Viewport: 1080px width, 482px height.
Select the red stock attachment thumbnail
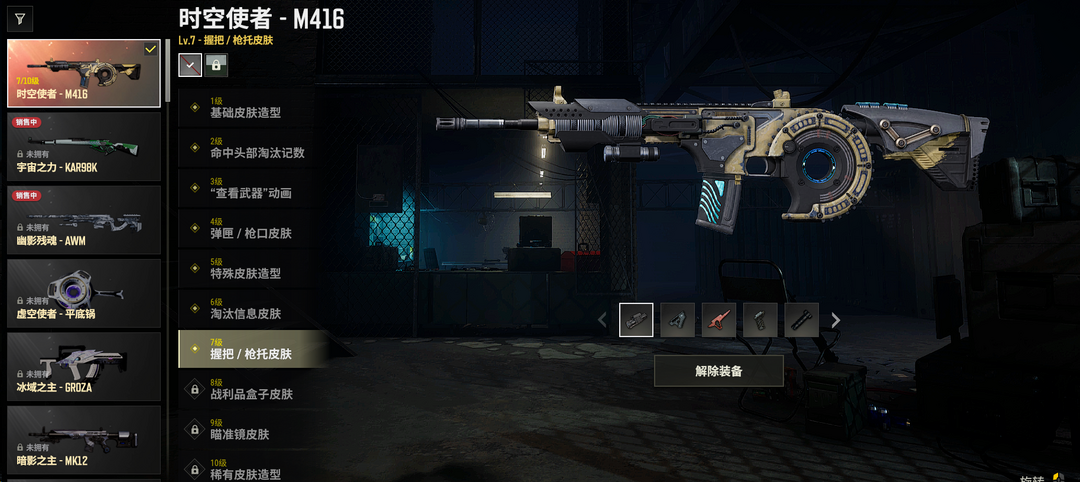point(719,320)
